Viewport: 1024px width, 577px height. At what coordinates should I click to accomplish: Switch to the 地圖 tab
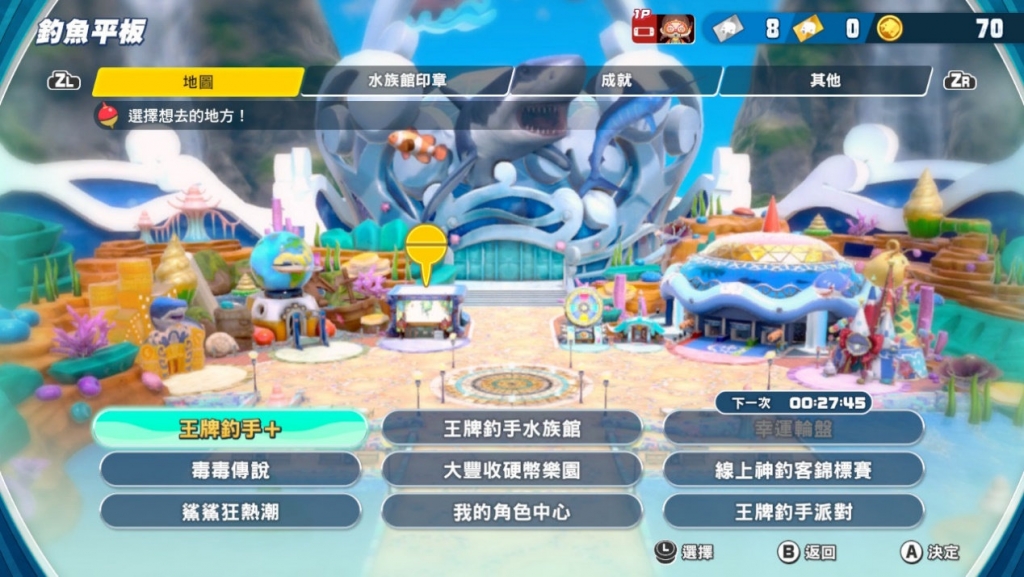(197, 82)
